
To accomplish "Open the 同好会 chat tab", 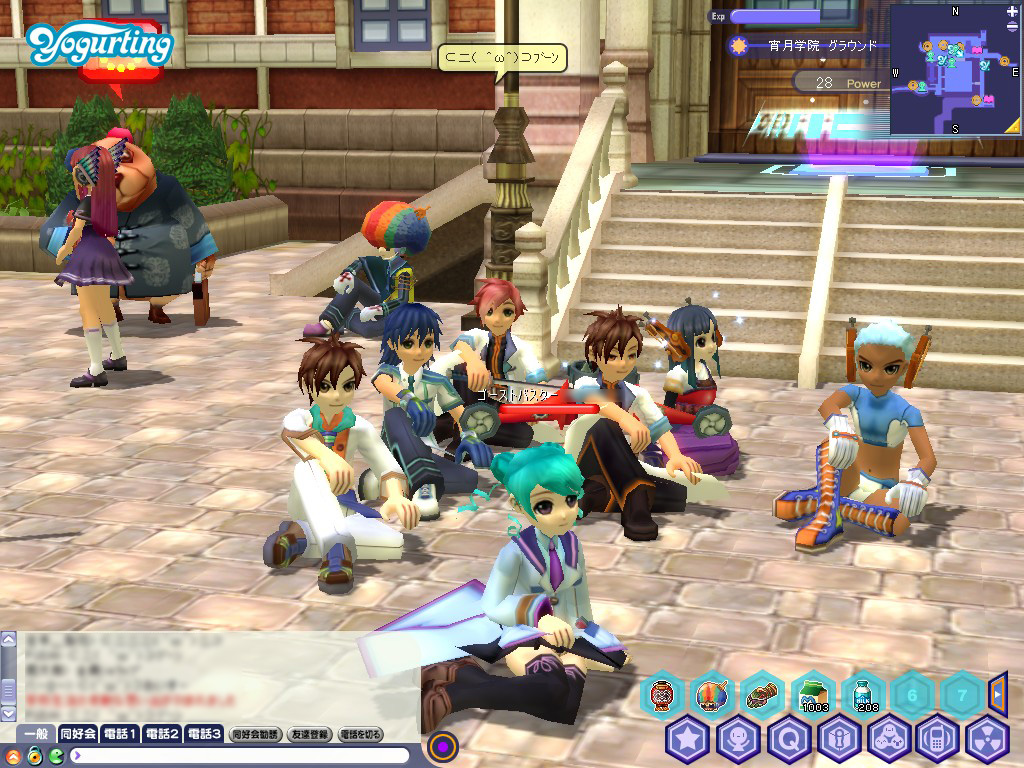I will click(x=78, y=734).
